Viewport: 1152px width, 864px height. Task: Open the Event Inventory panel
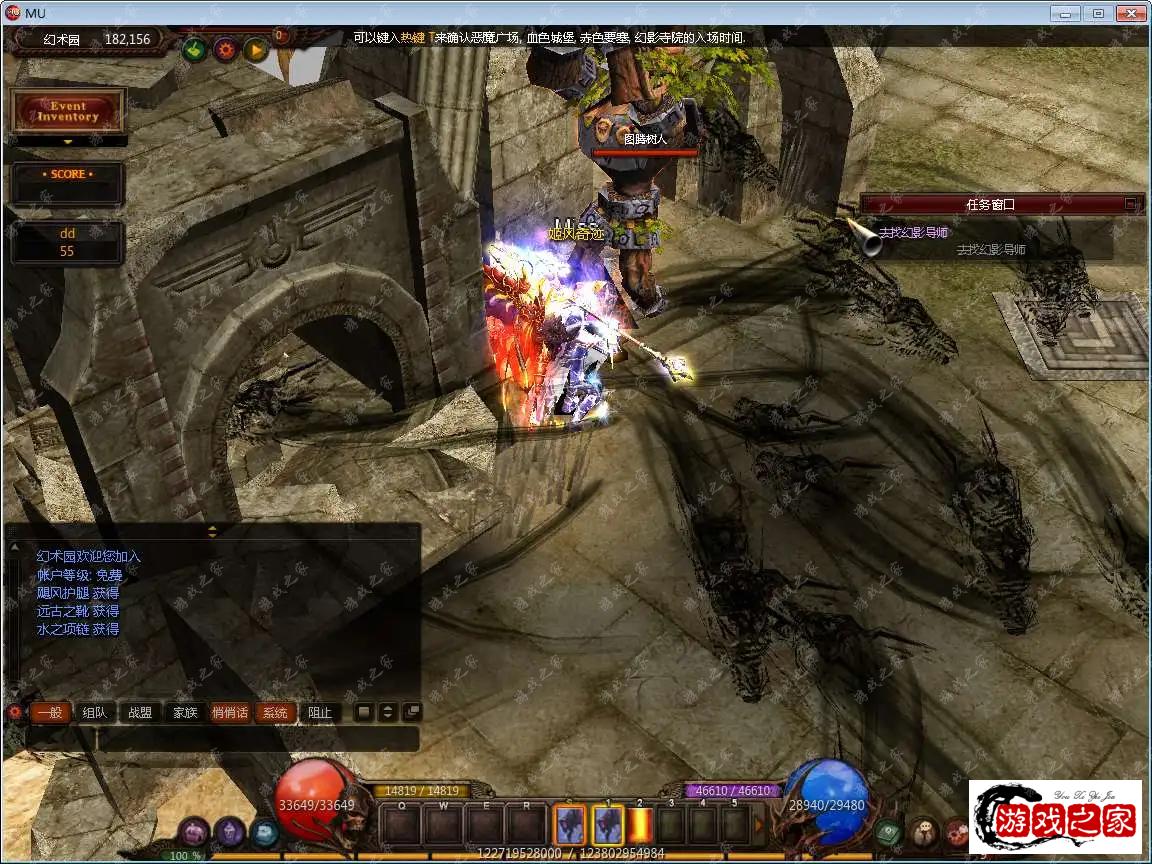point(68,111)
